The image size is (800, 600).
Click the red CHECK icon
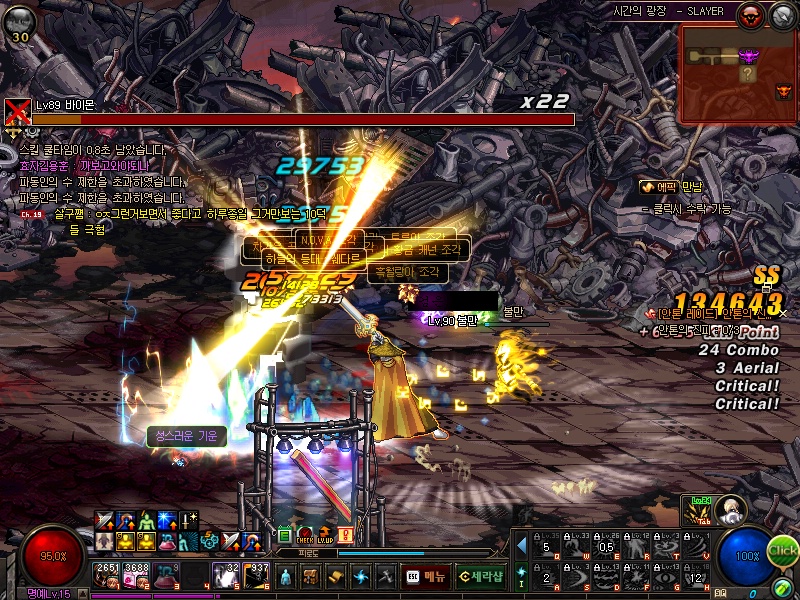pos(306,535)
